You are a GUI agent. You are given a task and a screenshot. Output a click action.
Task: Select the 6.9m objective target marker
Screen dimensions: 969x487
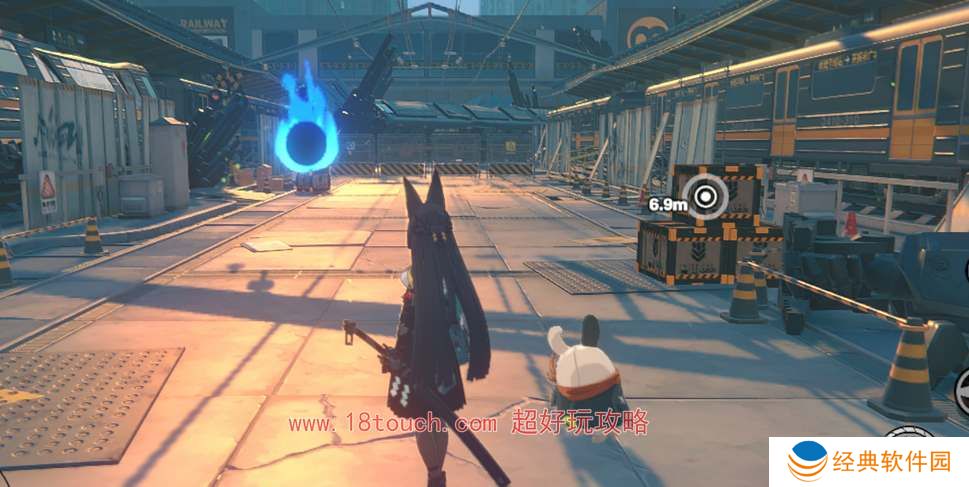pyautogui.click(x=707, y=196)
